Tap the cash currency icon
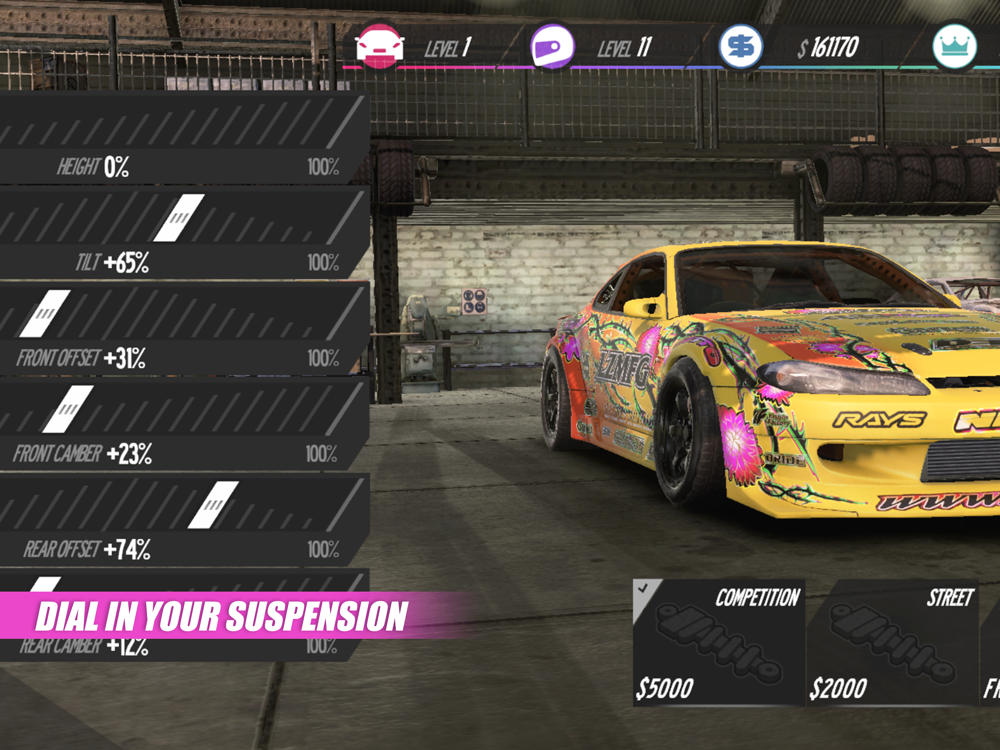The image size is (1000, 750). click(x=741, y=47)
